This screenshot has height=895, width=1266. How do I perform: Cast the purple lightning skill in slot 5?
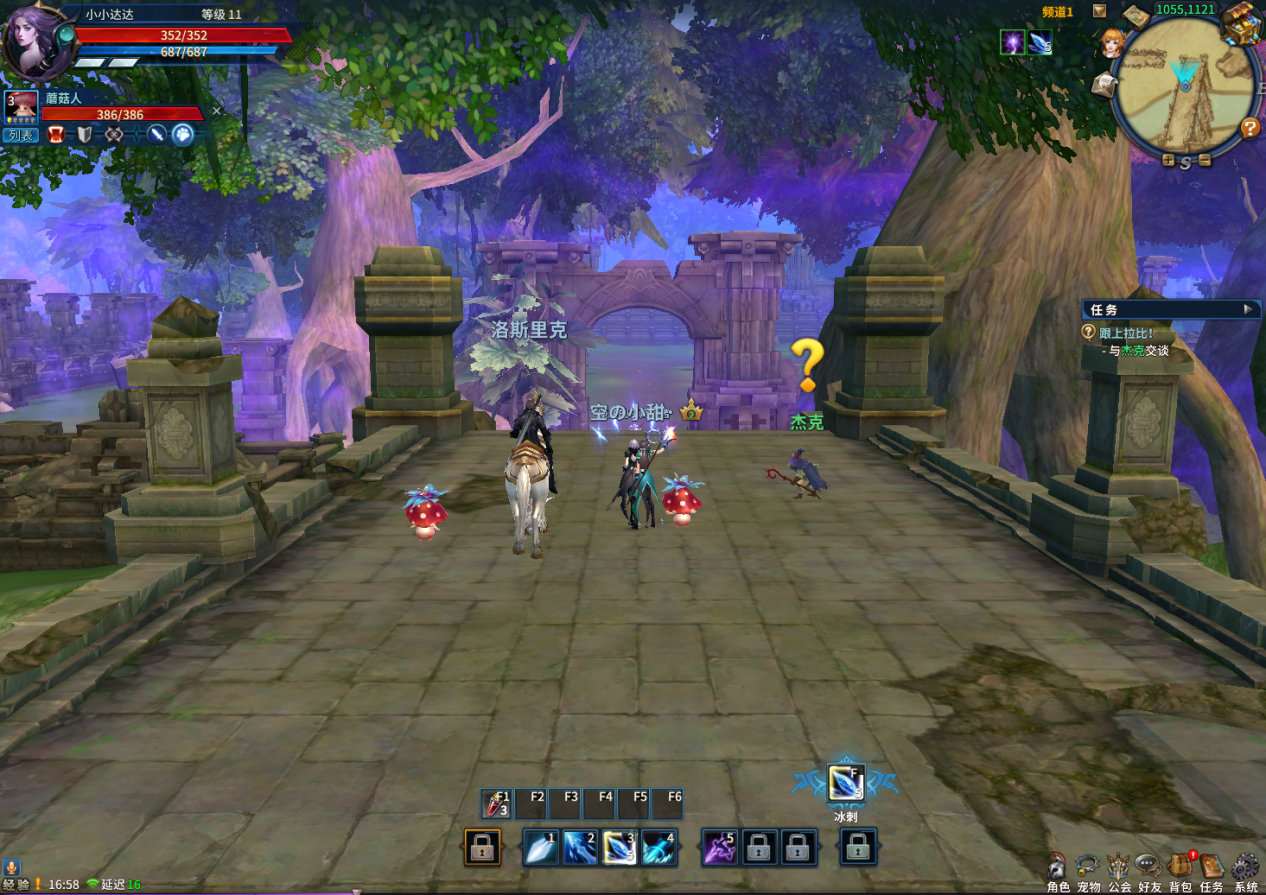click(719, 848)
